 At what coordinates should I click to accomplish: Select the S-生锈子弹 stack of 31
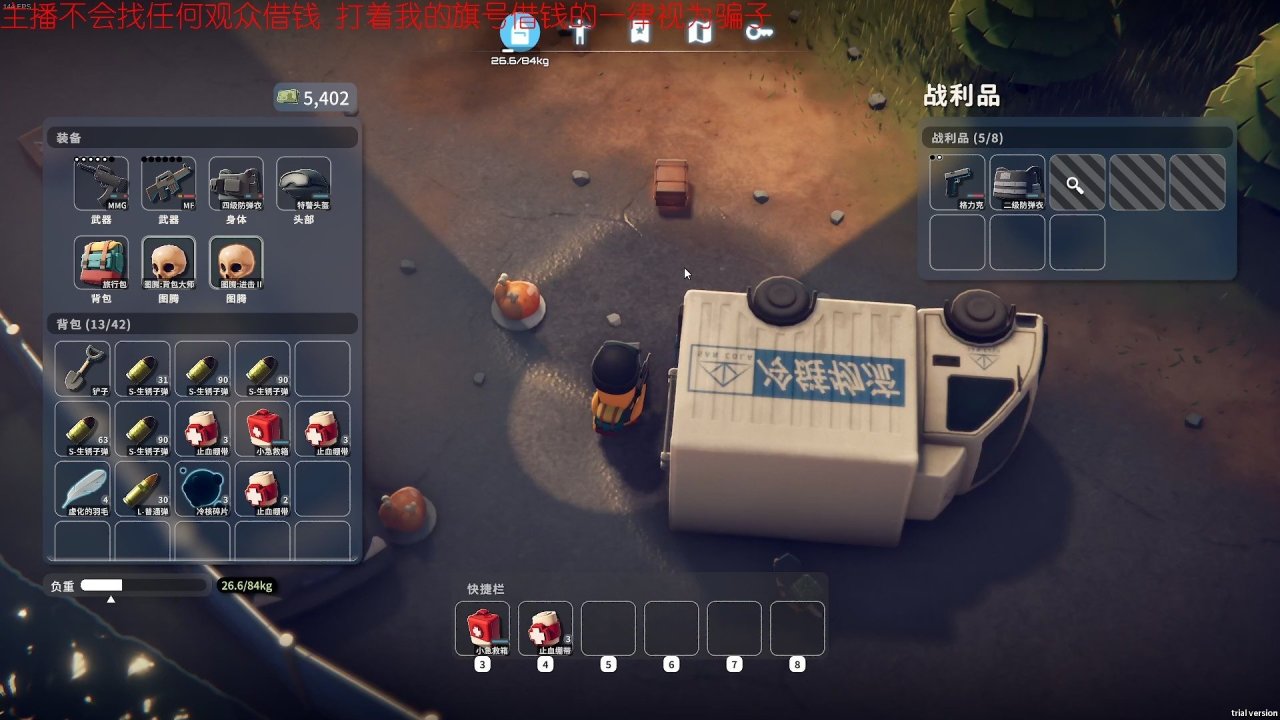[142, 369]
